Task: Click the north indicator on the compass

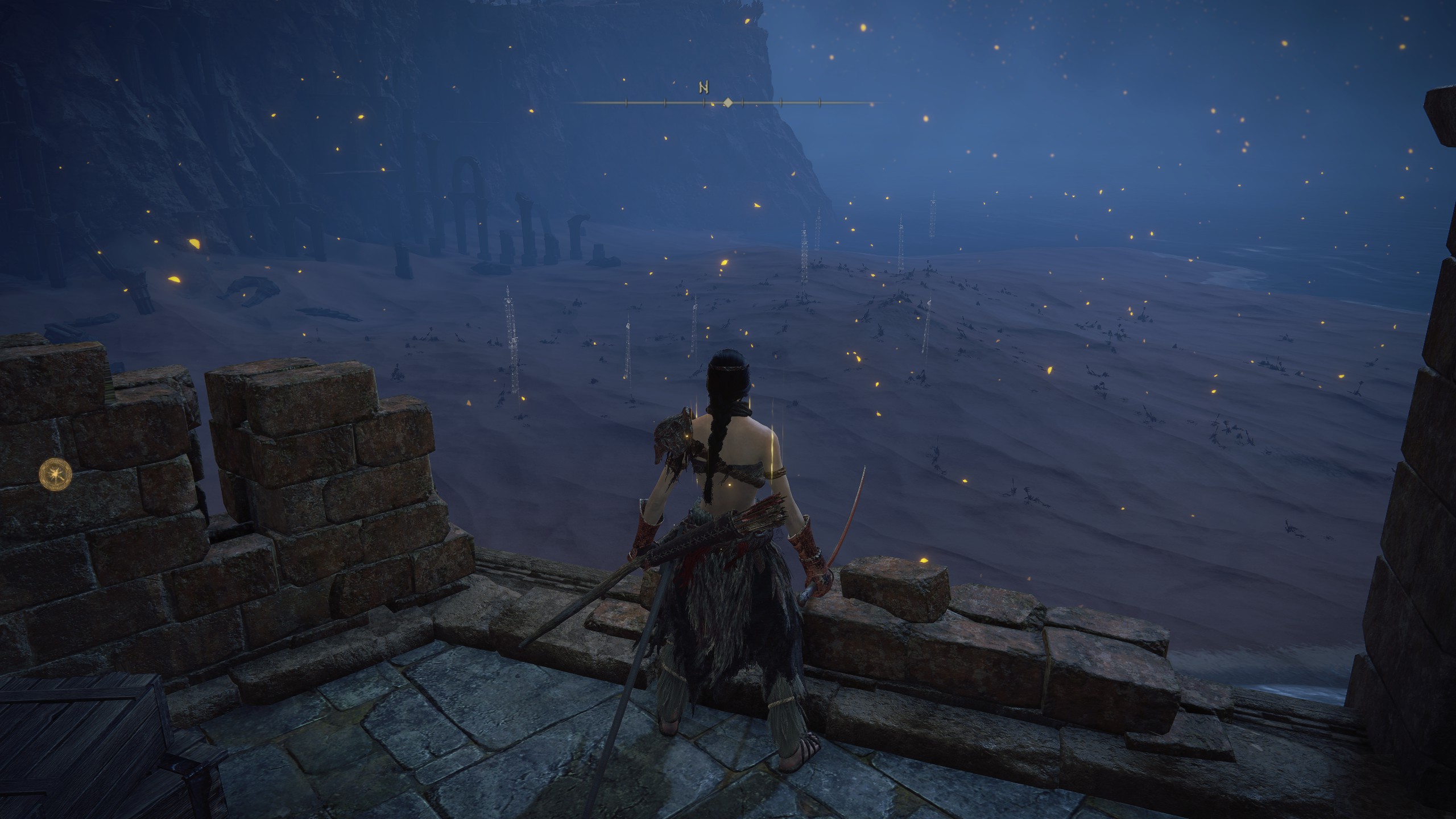Action: click(x=704, y=88)
